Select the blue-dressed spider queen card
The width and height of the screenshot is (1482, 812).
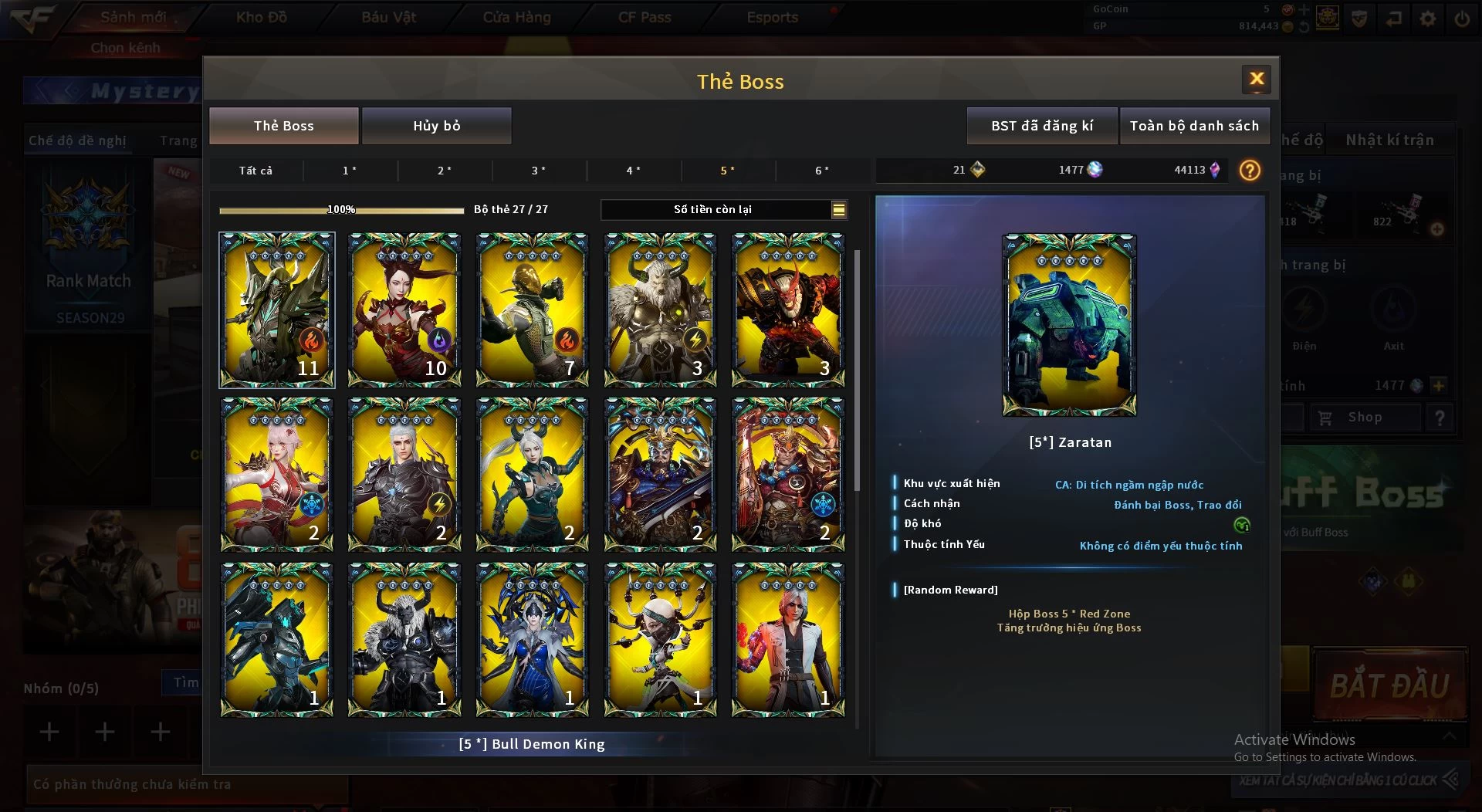[533, 640]
